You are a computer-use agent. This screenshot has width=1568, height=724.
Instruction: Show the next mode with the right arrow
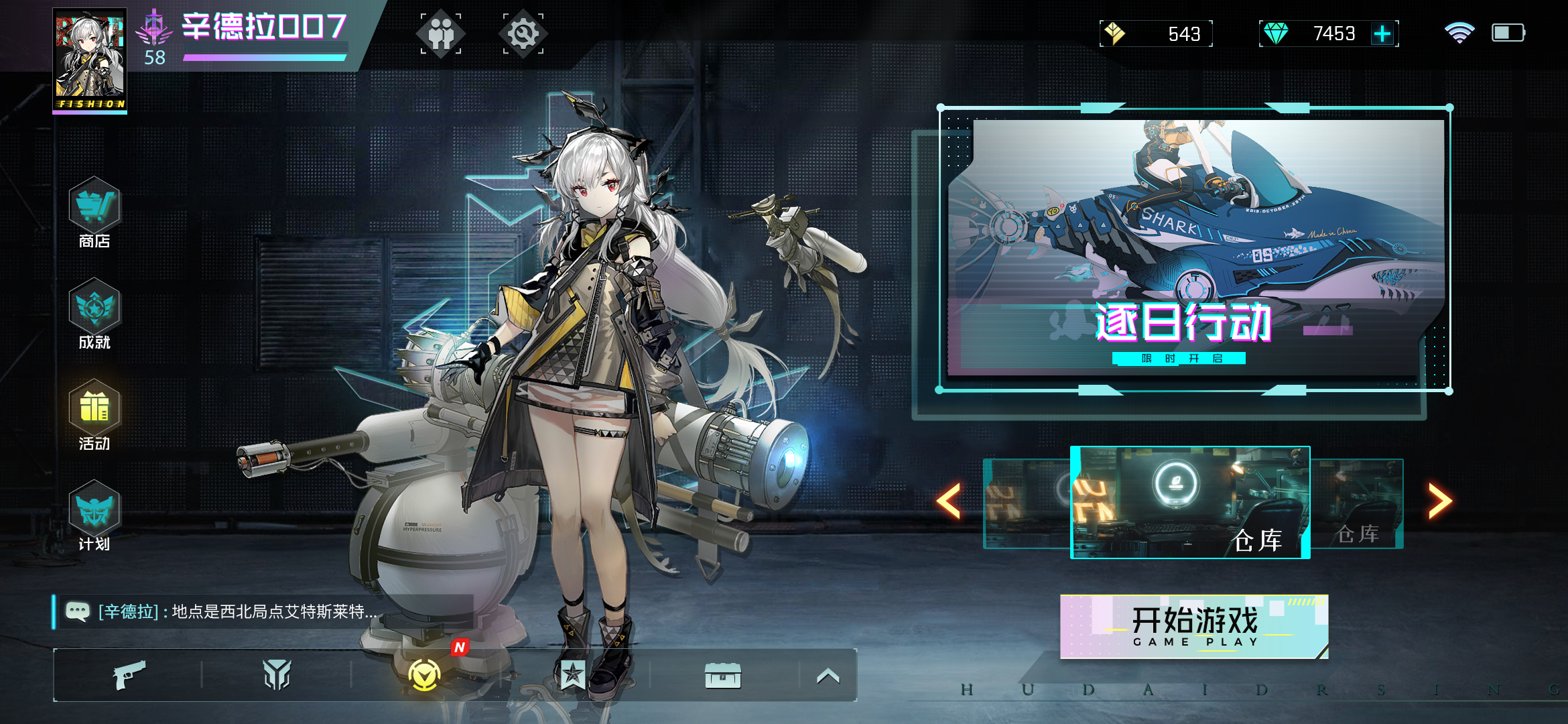1439,501
